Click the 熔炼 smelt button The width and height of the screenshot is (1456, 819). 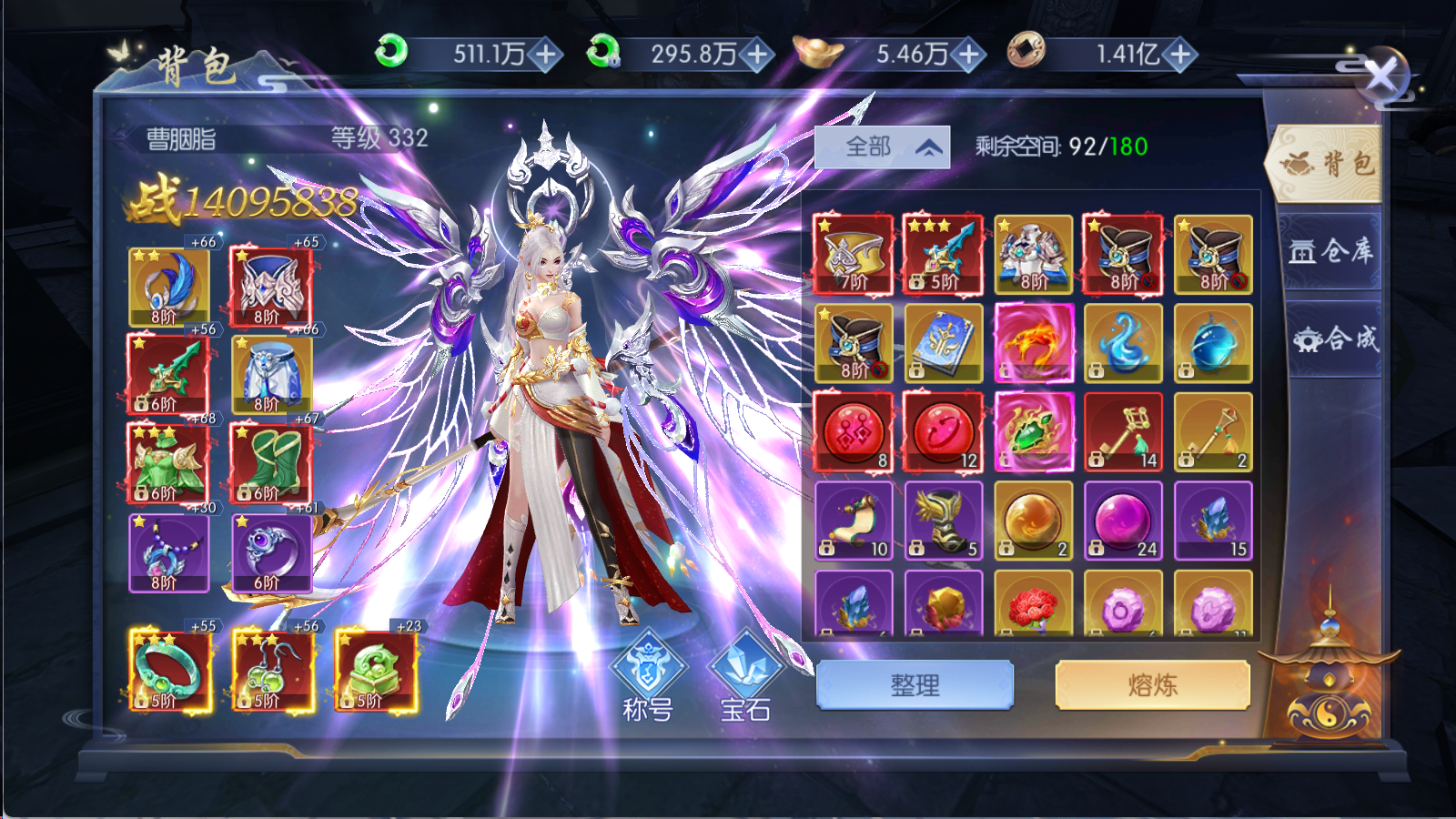[1152, 685]
